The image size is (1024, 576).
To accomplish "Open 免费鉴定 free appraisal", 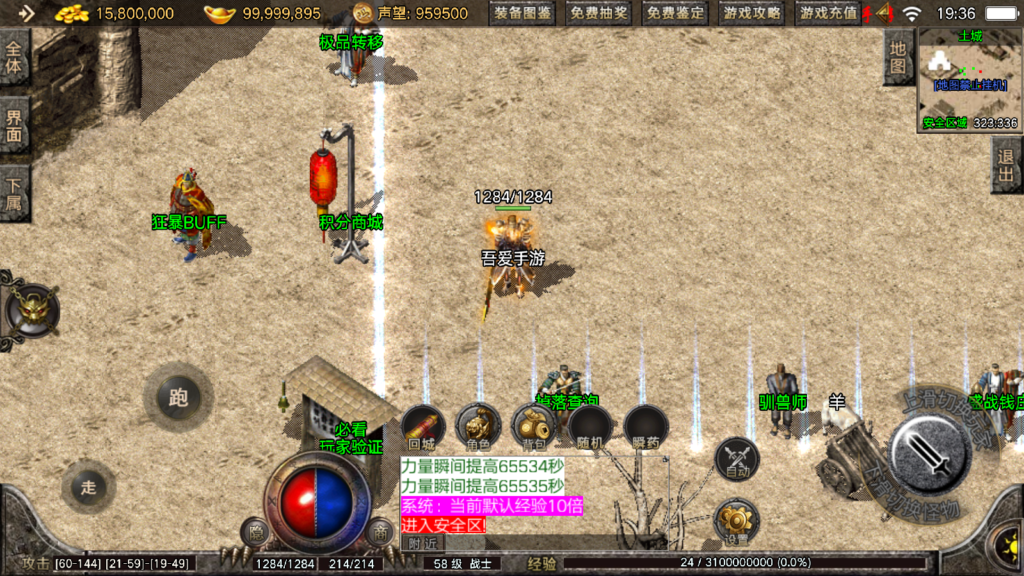I will pyautogui.click(x=675, y=14).
